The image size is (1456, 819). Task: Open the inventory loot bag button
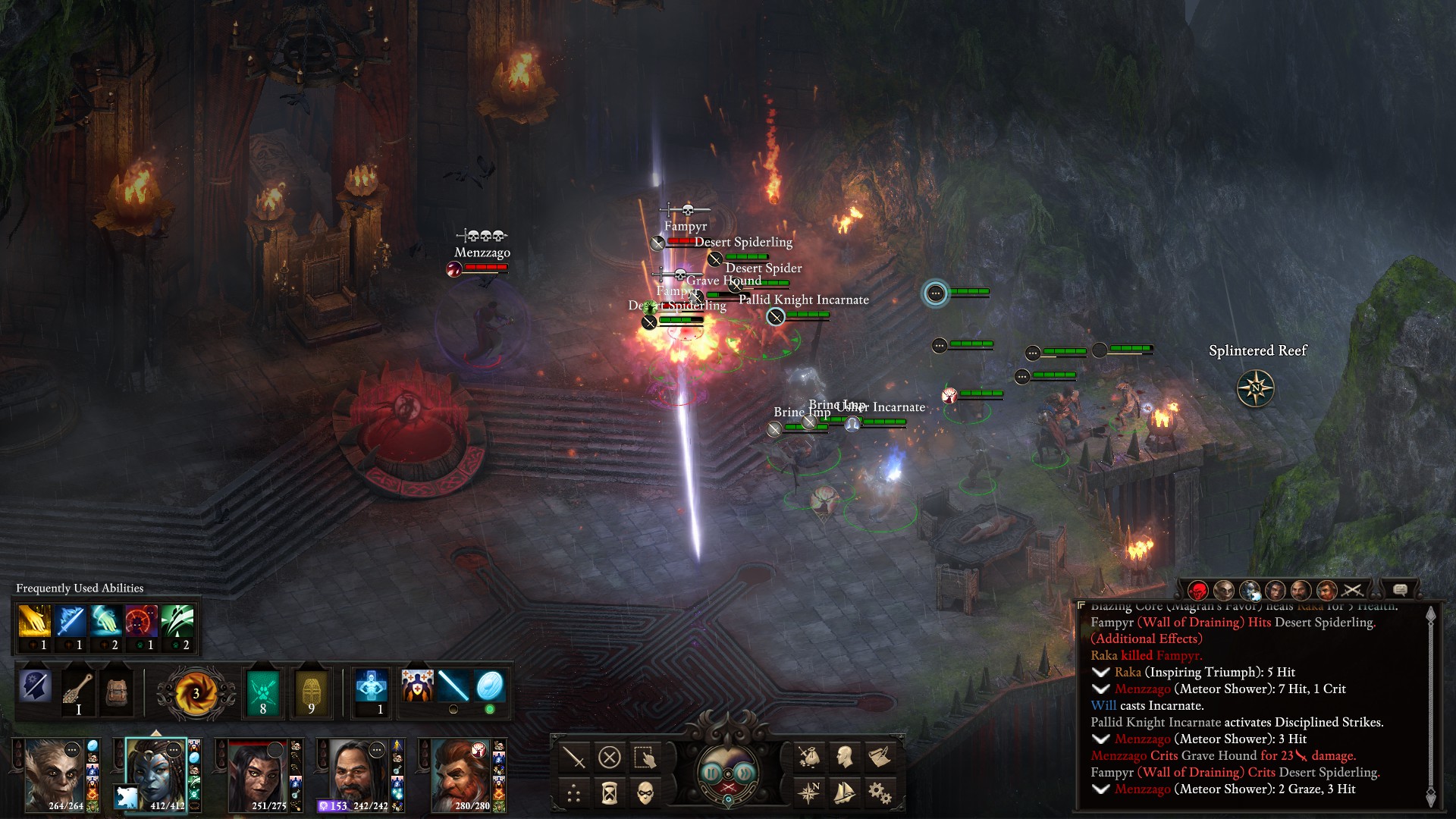point(808,756)
